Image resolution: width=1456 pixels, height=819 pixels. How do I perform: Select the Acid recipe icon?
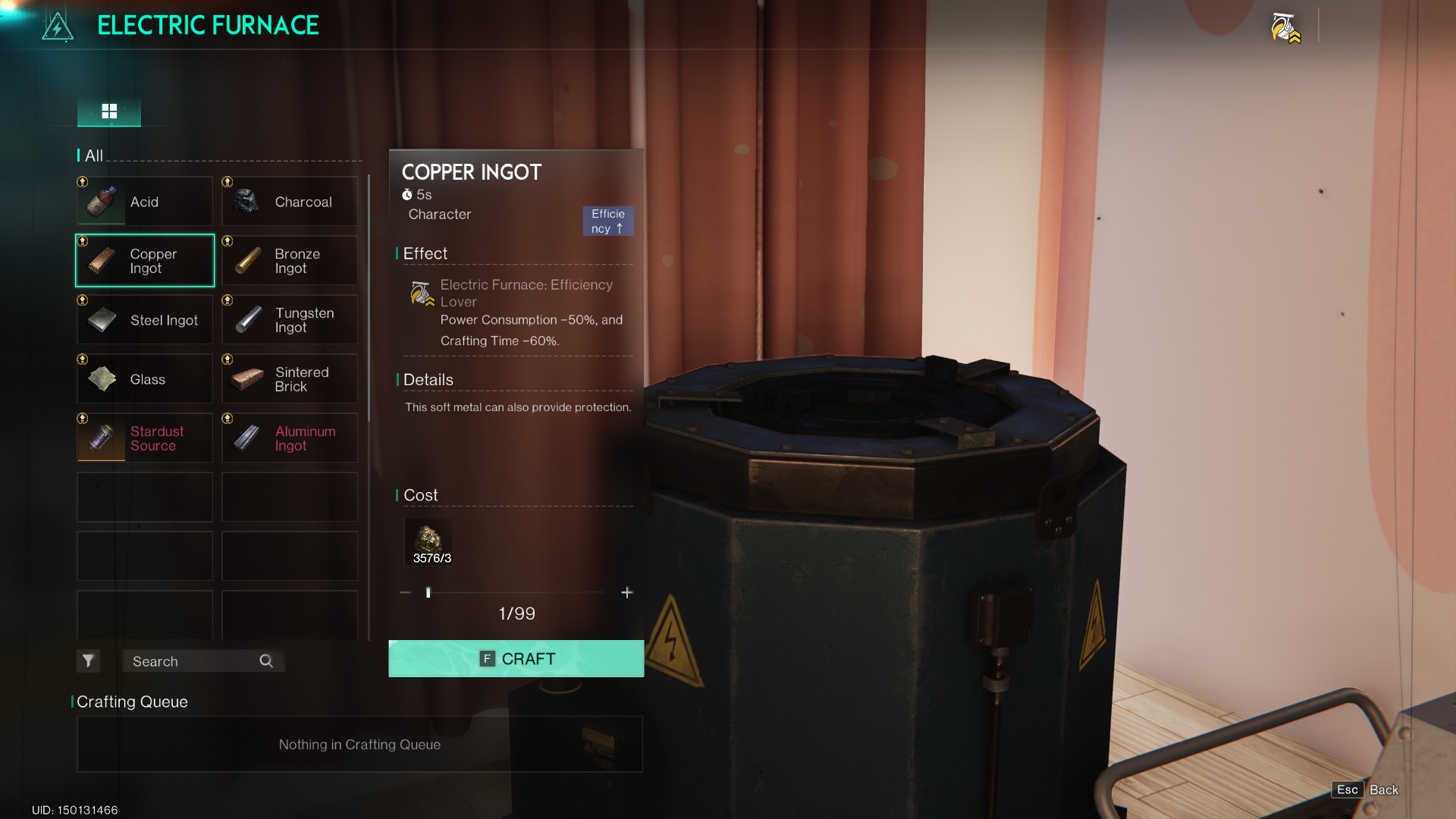101,201
